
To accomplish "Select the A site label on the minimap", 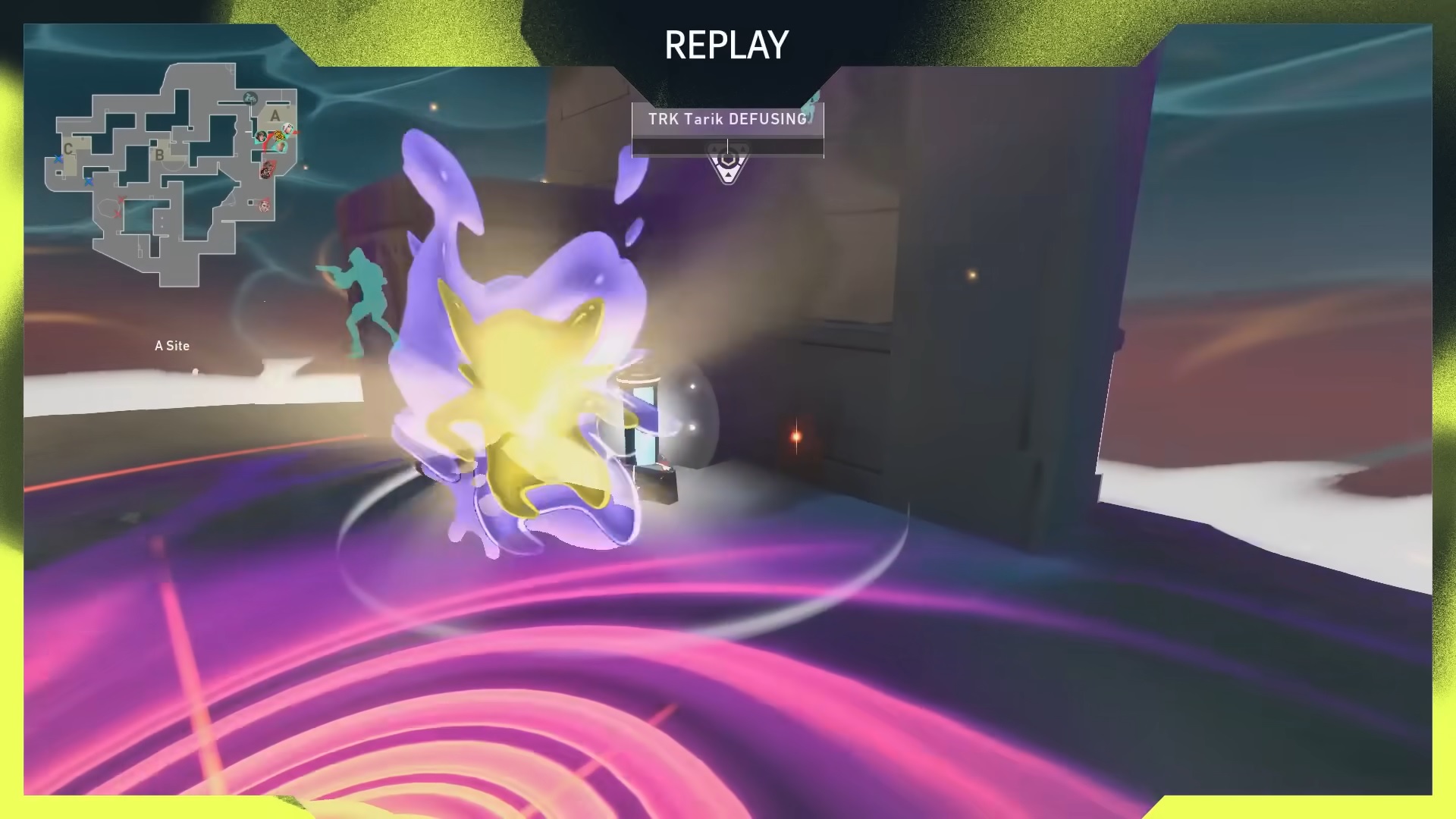I will coord(275,115).
